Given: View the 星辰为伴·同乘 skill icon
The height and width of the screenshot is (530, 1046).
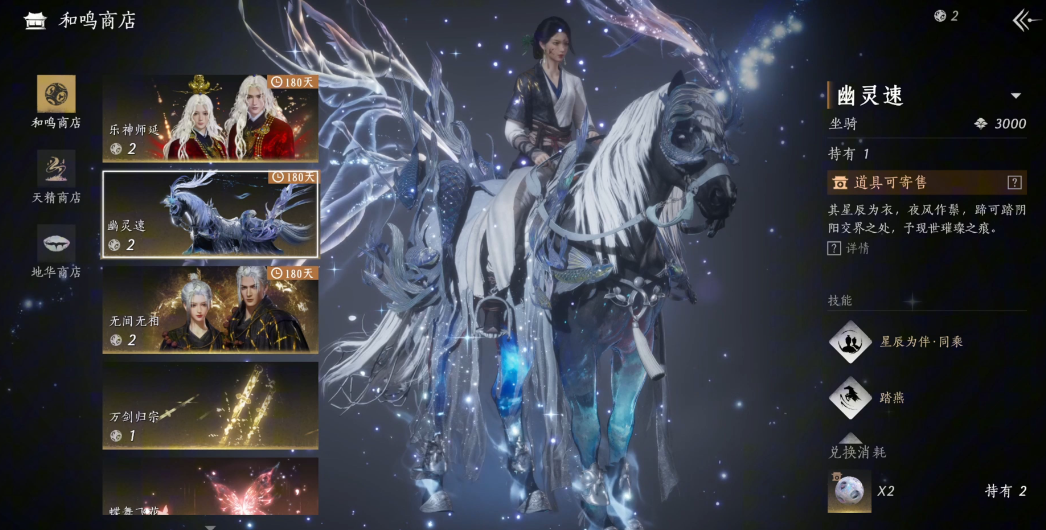Looking at the screenshot, I should (x=849, y=342).
